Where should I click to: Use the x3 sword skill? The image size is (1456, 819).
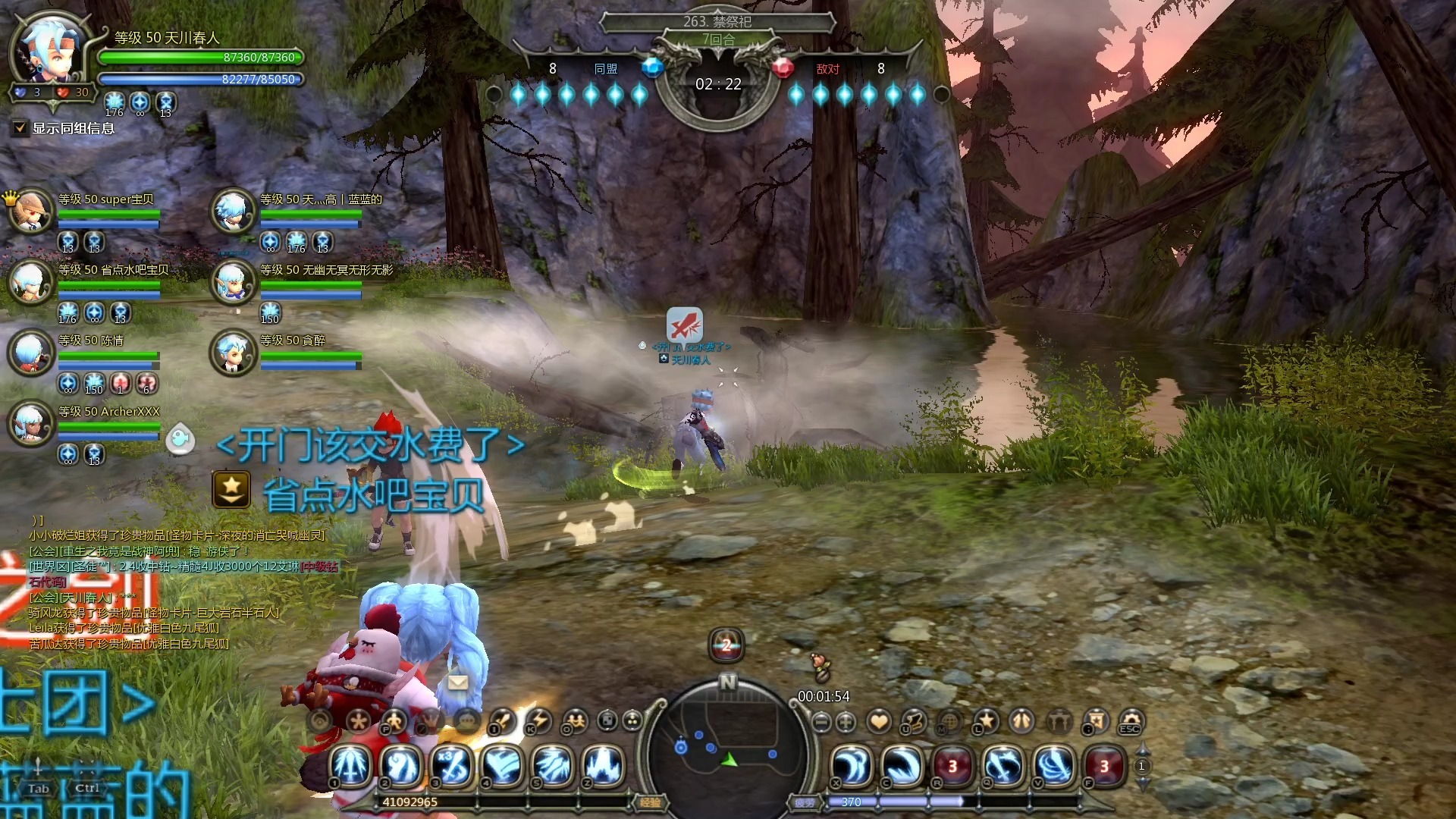tap(453, 764)
